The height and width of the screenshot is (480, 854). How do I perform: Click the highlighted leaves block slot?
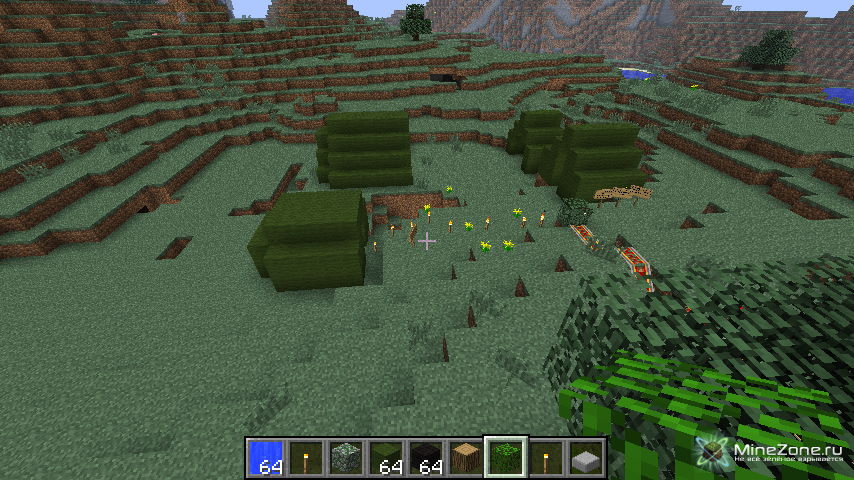(506, 457)
